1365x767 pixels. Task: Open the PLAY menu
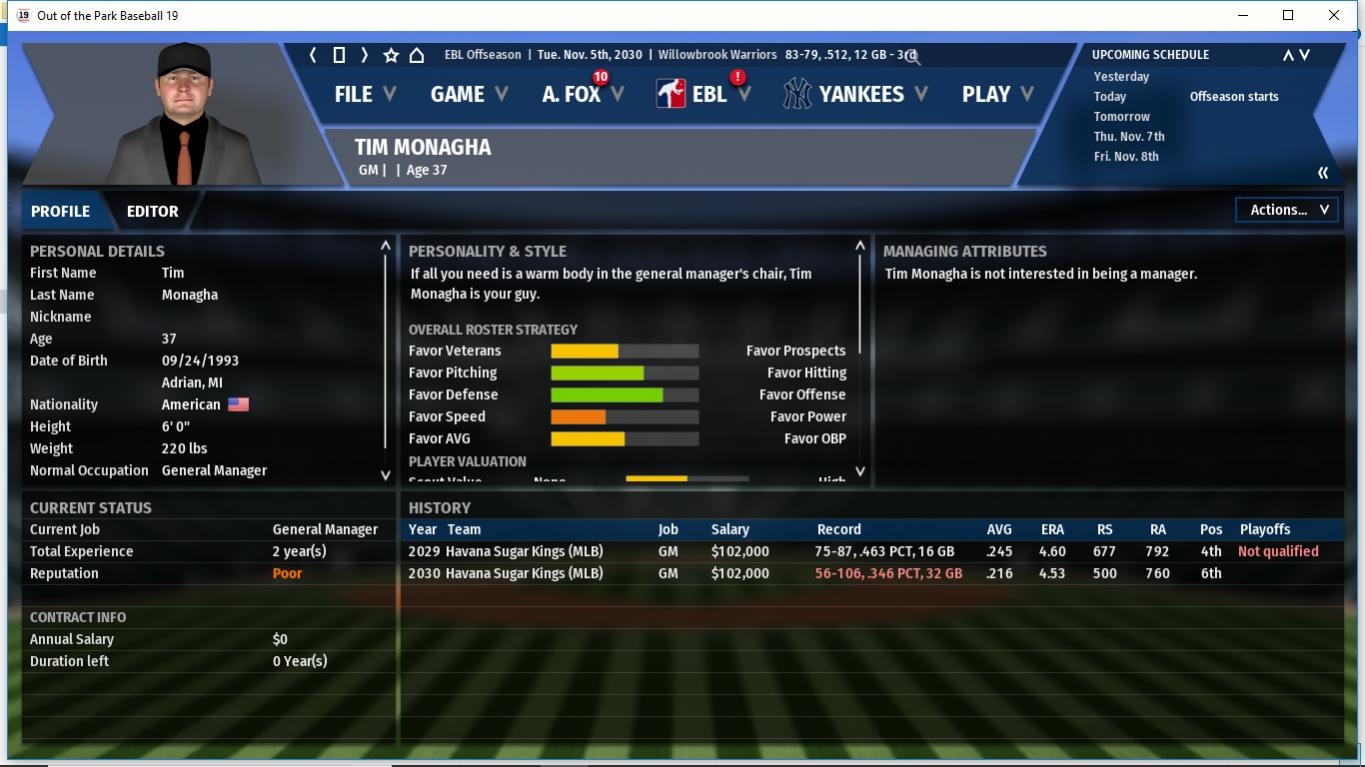[x=997, y=94]
